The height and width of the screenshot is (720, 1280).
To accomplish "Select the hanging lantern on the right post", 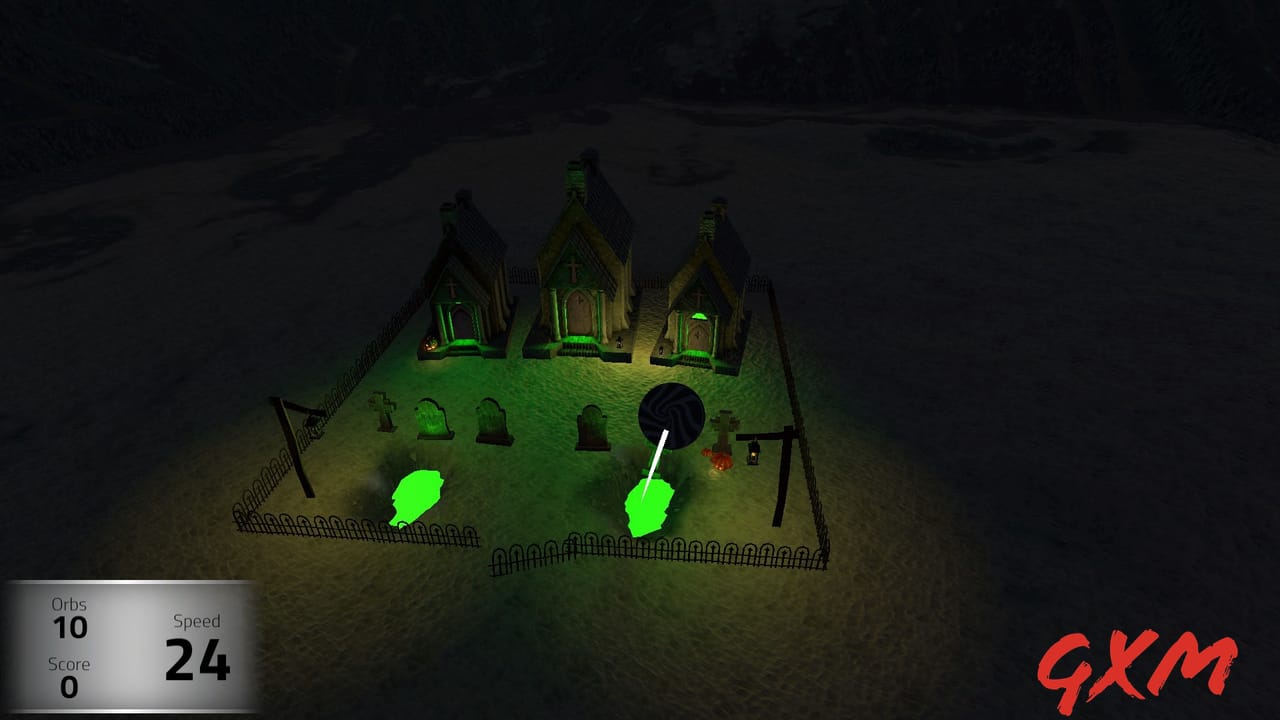I will pos(753,455).
